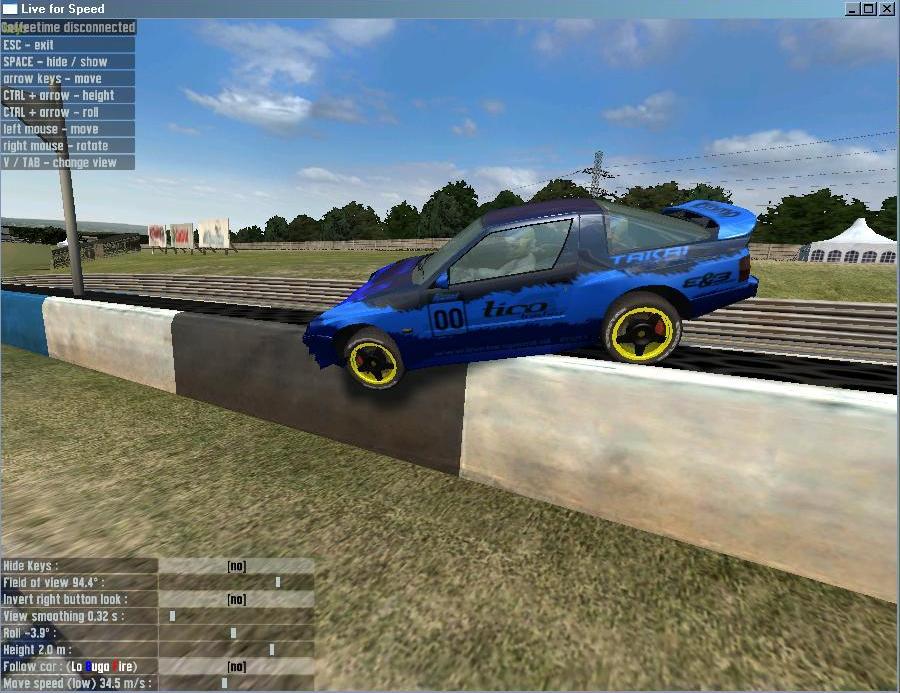Click the Height slider
900x693 pixels.
point(237,650)
